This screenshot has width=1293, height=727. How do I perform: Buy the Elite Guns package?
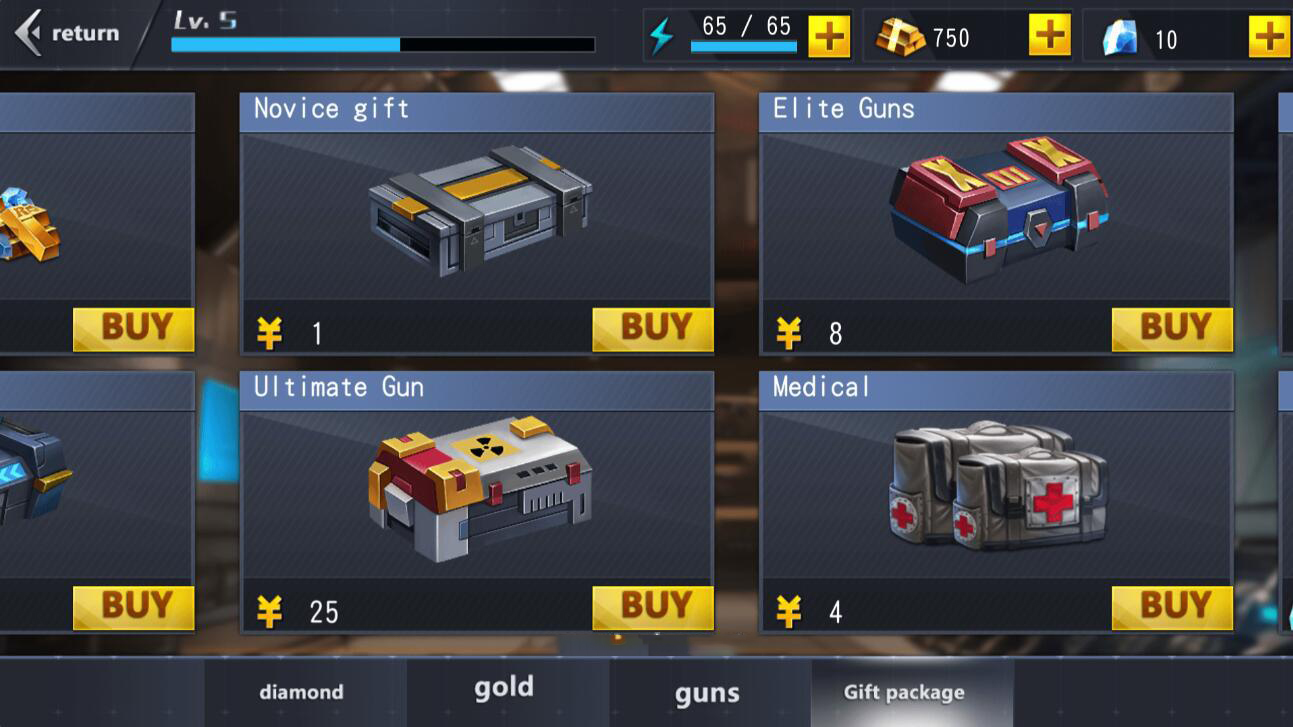pos(1171,329)
